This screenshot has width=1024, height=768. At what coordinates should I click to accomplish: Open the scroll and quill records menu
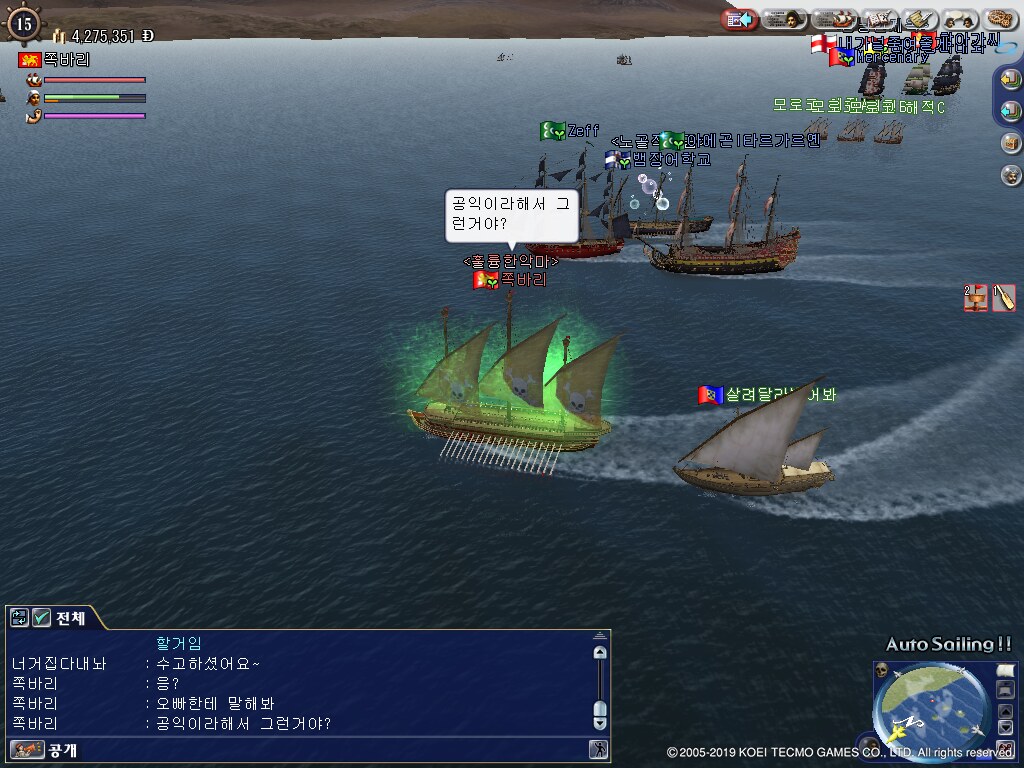tap(919, 19)
